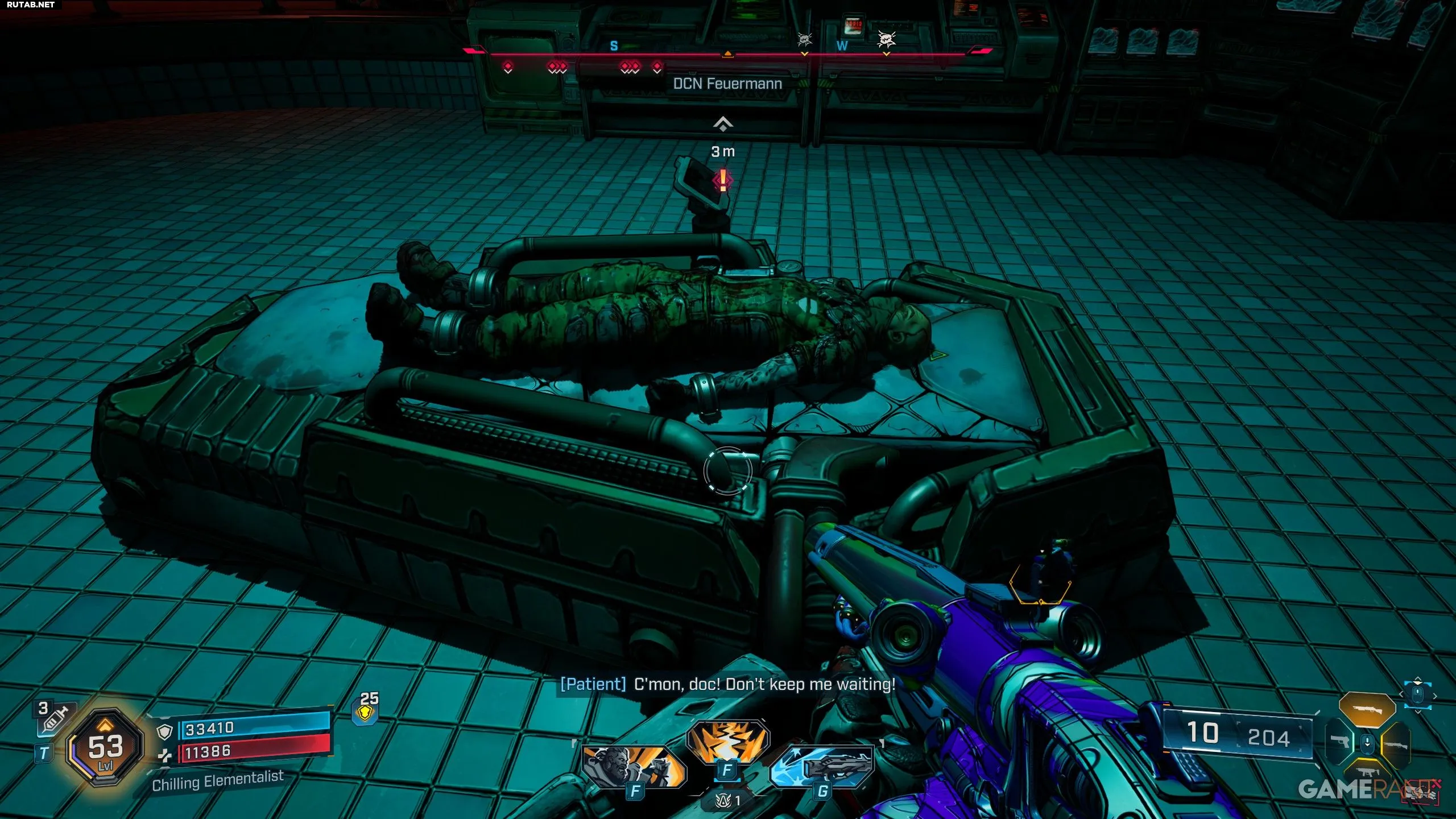This screenshot has height=819, width=1456.
Task: Open the level 53 character badge
Action: [x=105, y=747]
